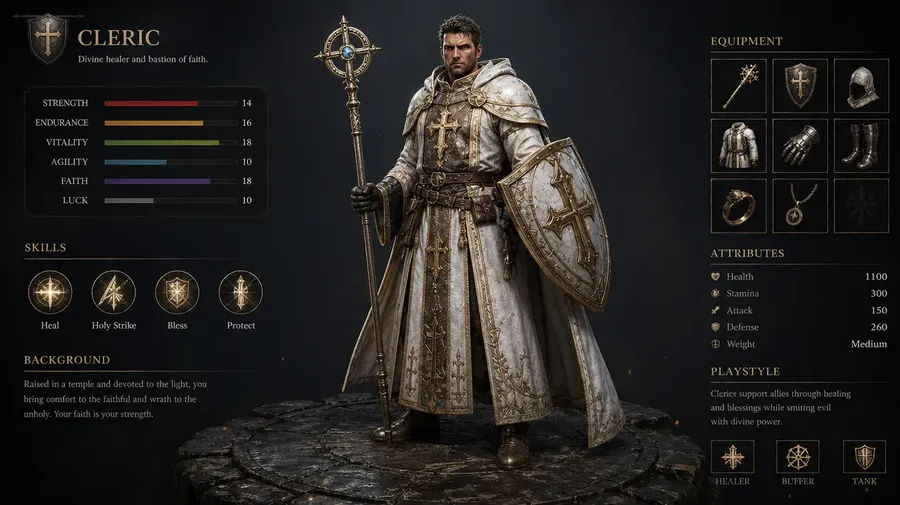Inspect the gold ring slot
Screen dimensions: 900x505
point(738,205)
